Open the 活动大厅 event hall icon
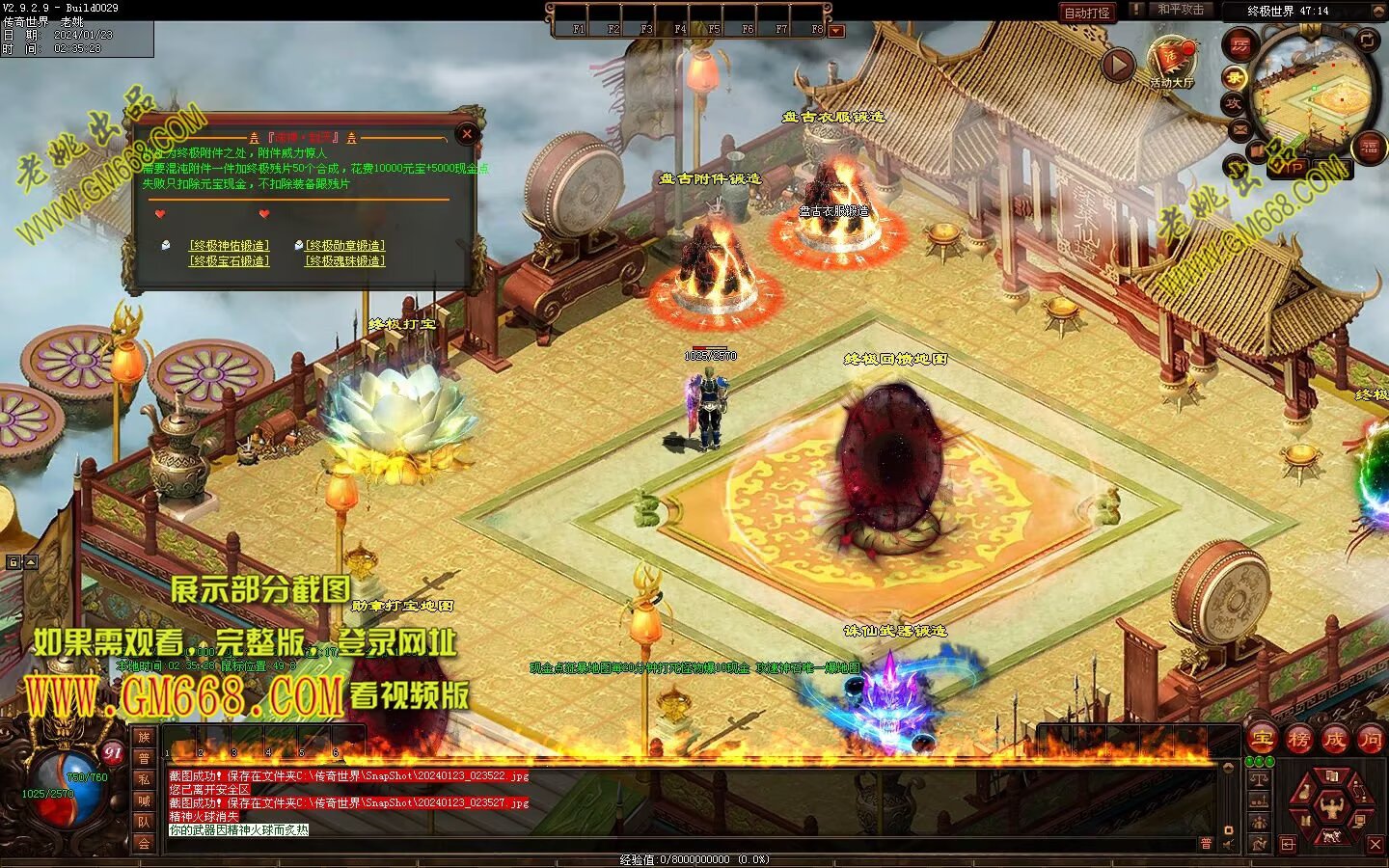Viewport: 1389px width, 868px height. 1171,61
